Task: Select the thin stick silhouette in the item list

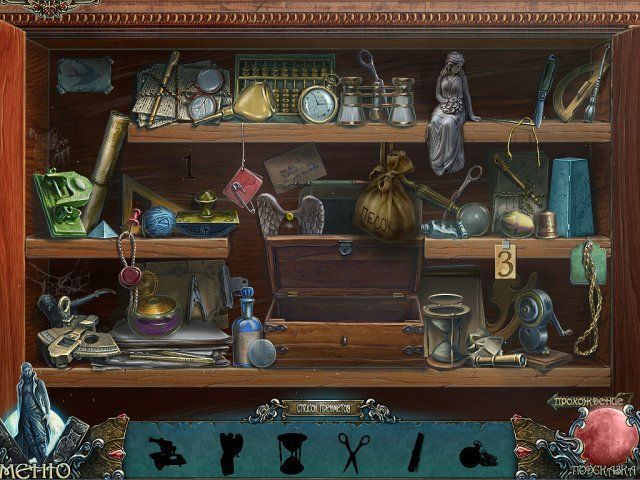Action: coord(414,452)
